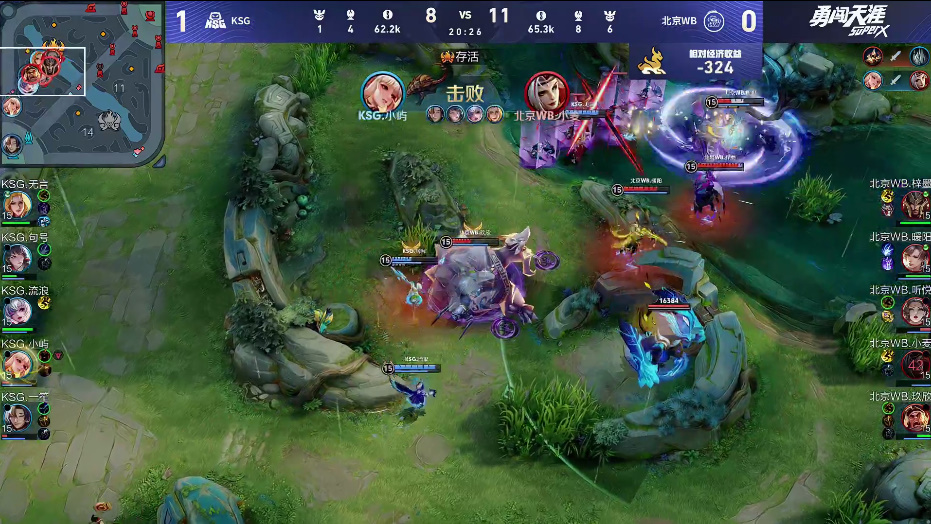Click KSG.小屿 portrait in kill banner
The image size is (931, 524).
[x=382, y=92]
